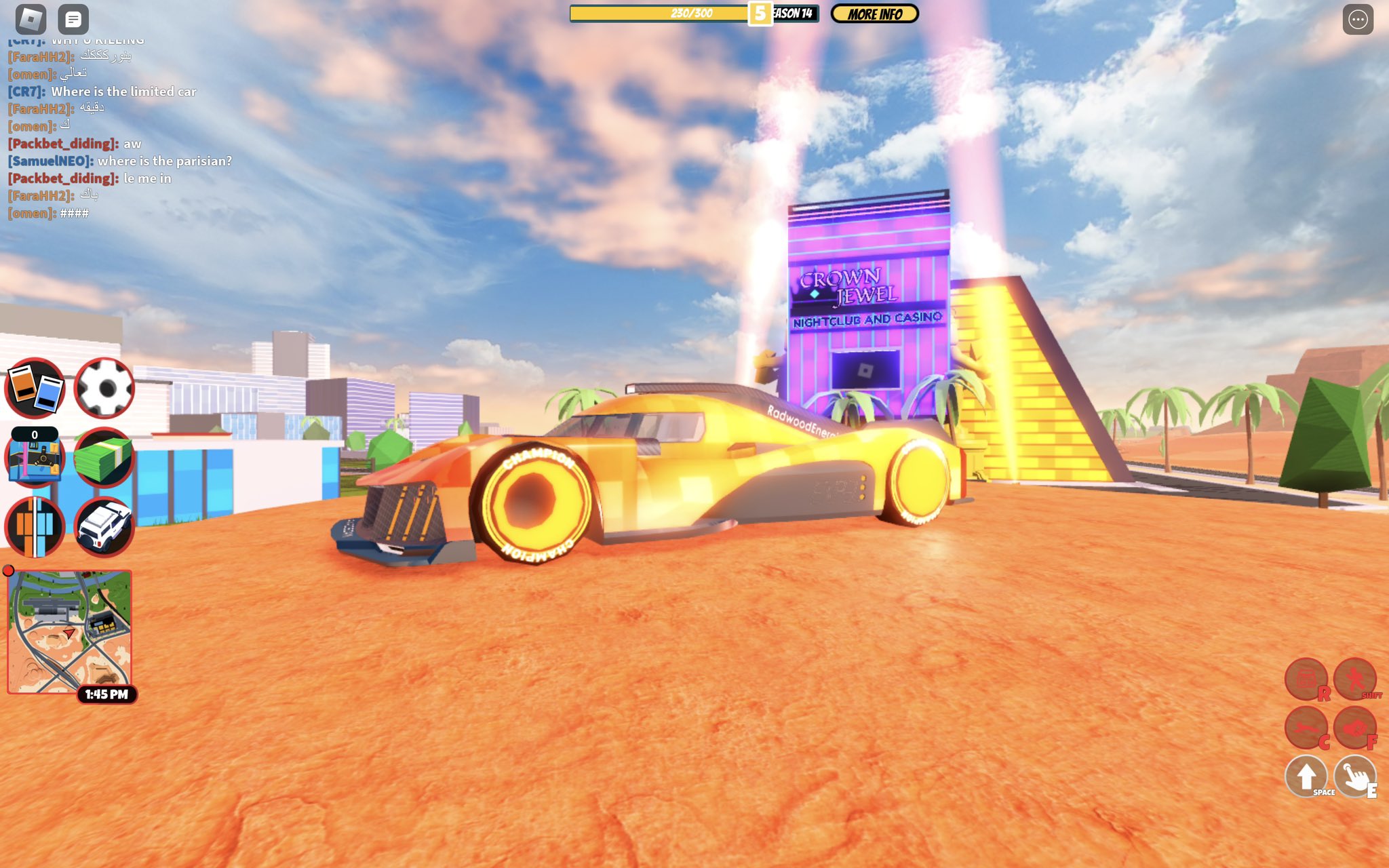This screenshot has width=1389, height=868.
Task: Open the season pass tickets icon
Action: tap(35, 387)
